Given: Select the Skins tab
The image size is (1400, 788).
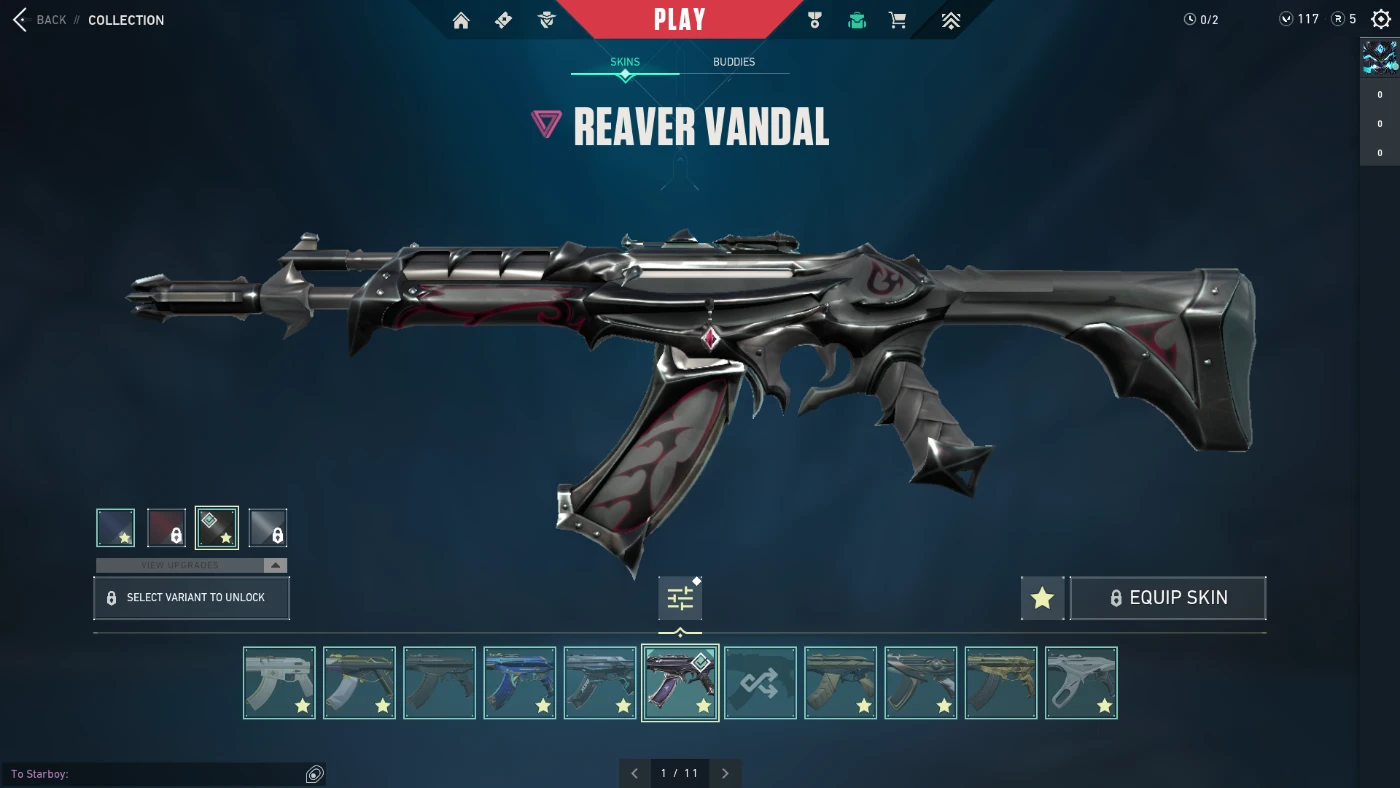Looking at the screenshot, I should tap(625, 62).
